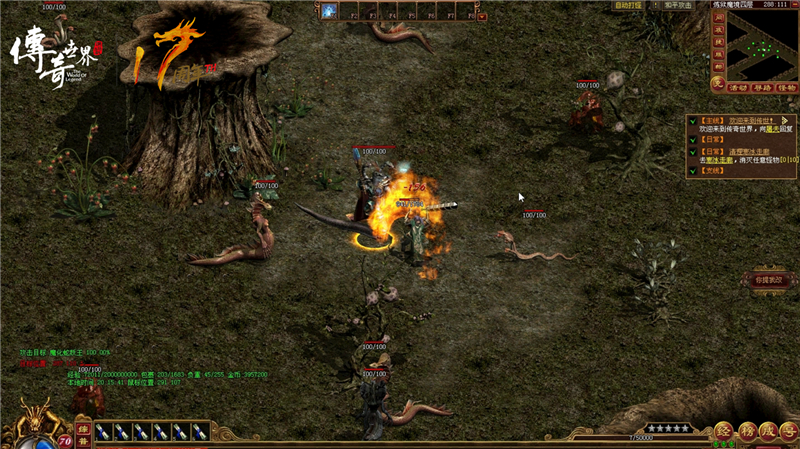
Task: Open the 活动 events button
Action: [x=739, y=86]
